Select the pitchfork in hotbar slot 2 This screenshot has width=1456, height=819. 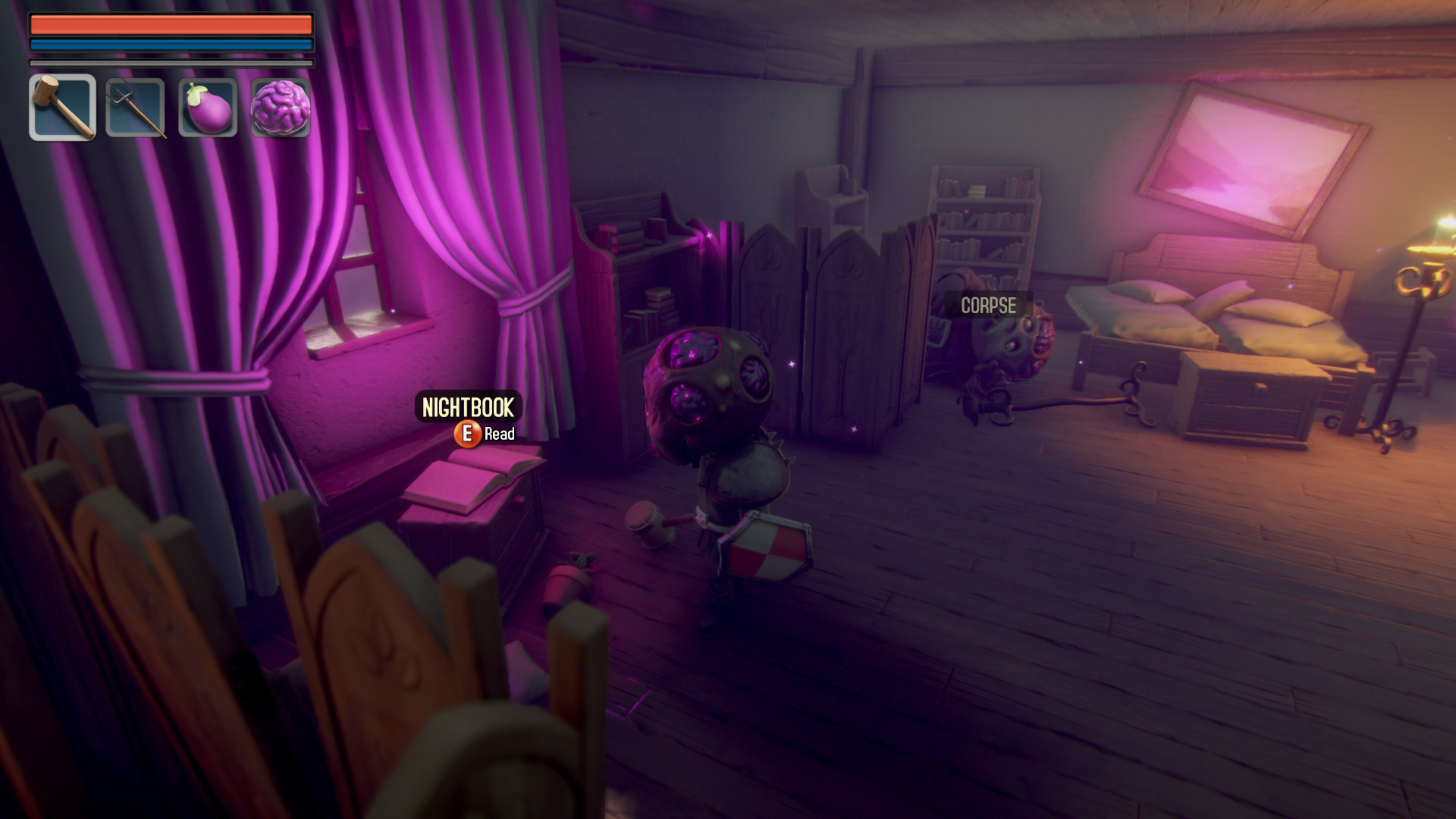pyautogui.click(x=134, y=106)
